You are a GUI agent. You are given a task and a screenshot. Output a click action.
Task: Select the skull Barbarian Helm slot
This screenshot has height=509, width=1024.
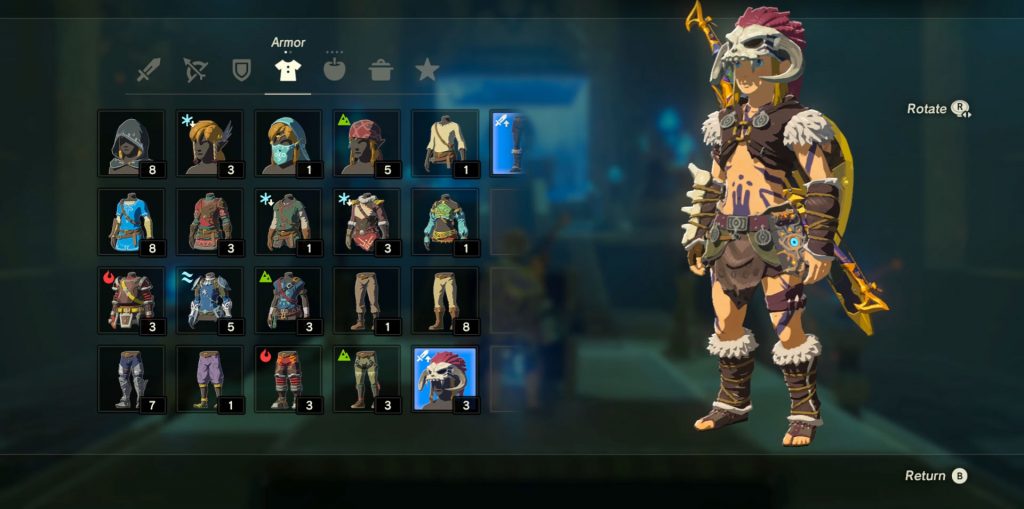pos(445,378)
